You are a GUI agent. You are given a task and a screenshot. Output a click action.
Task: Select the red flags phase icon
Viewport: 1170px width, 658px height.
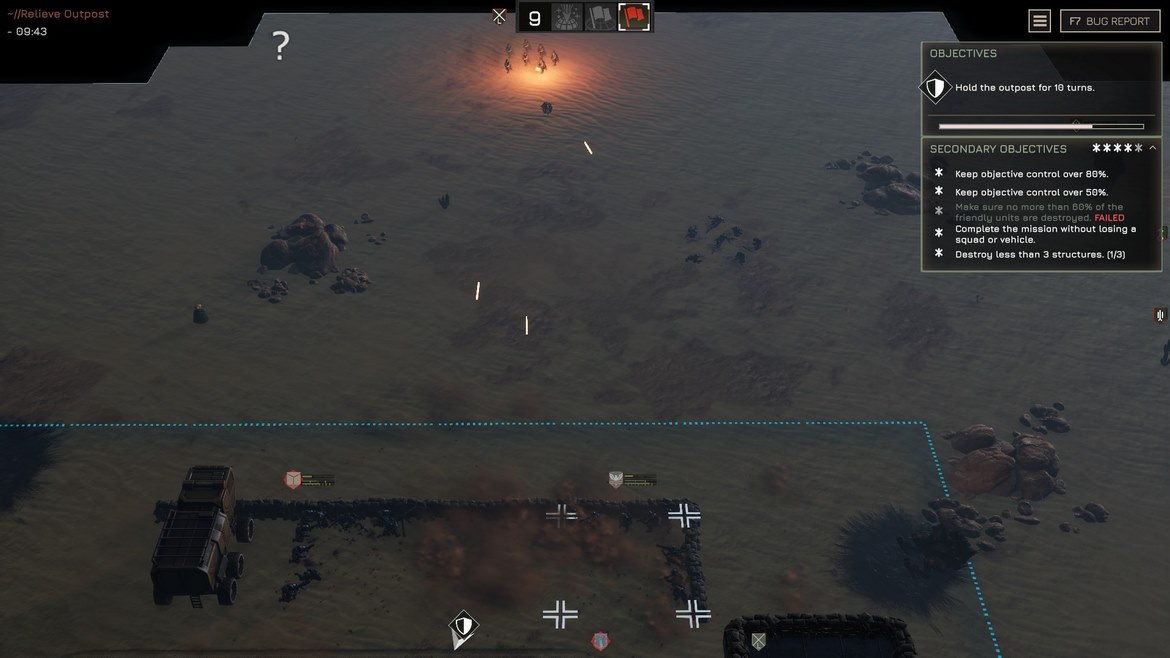click(634, 17)
